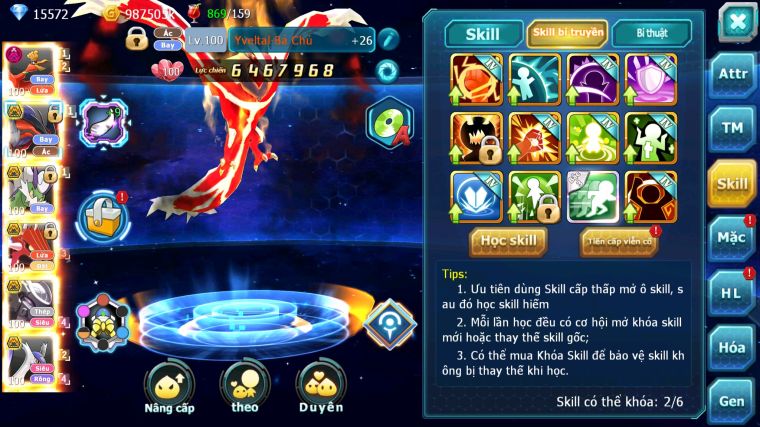Select the Skill tab at panel top
This screenshot has width=760, height=427.
tap(484, 34)
